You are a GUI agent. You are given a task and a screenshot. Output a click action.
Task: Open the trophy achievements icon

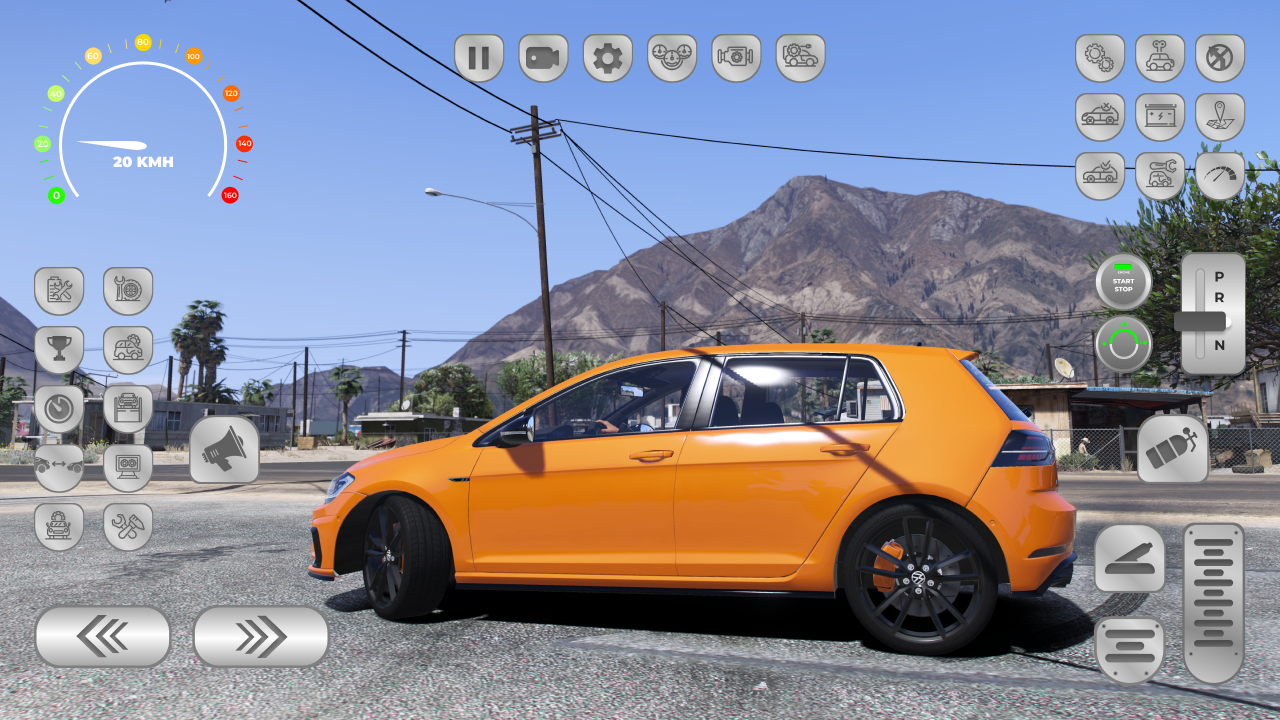coord(59,350)
